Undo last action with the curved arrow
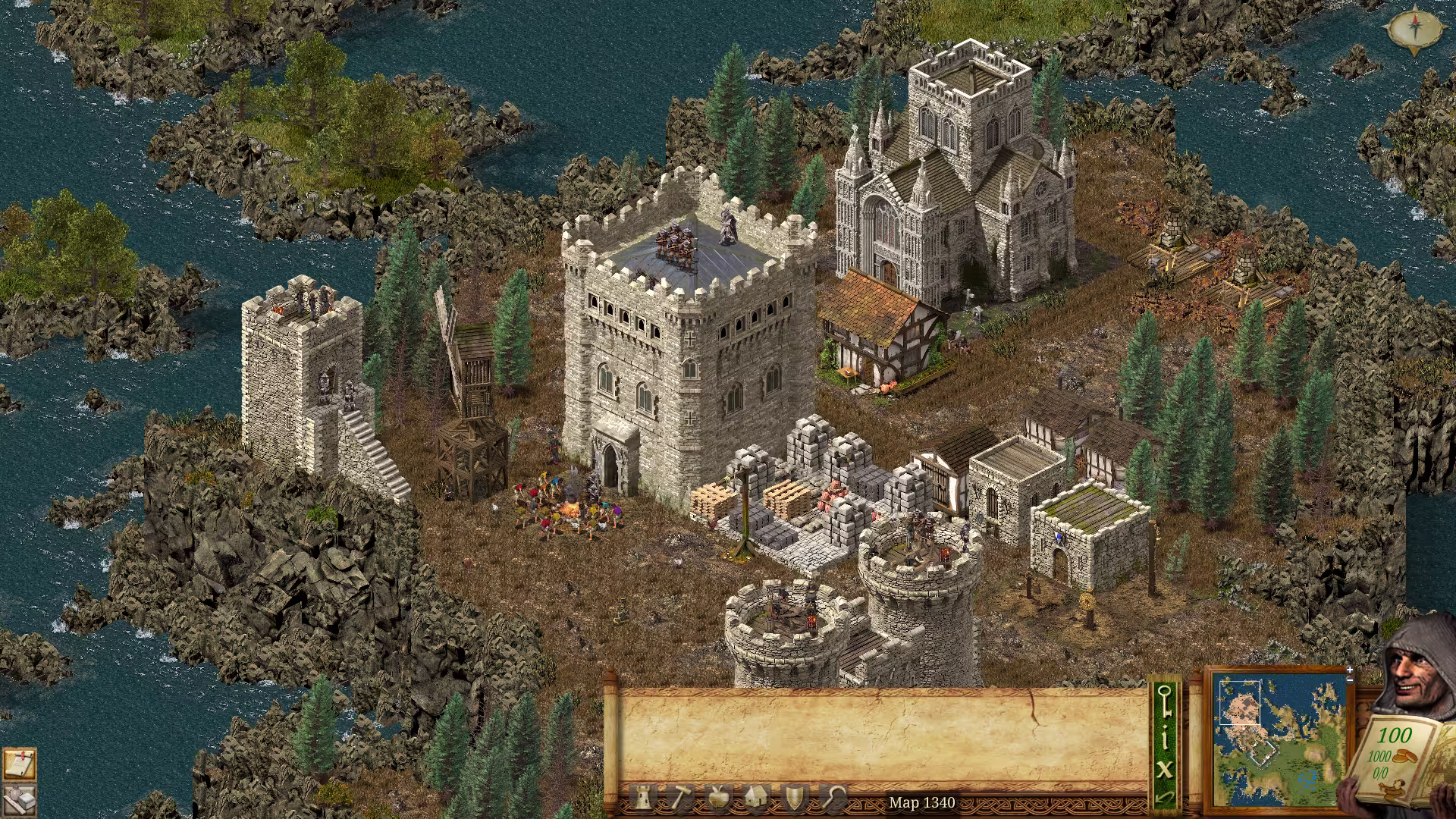The width and height of the screenshot is (1456, 819). click(x=1166, y=798)
